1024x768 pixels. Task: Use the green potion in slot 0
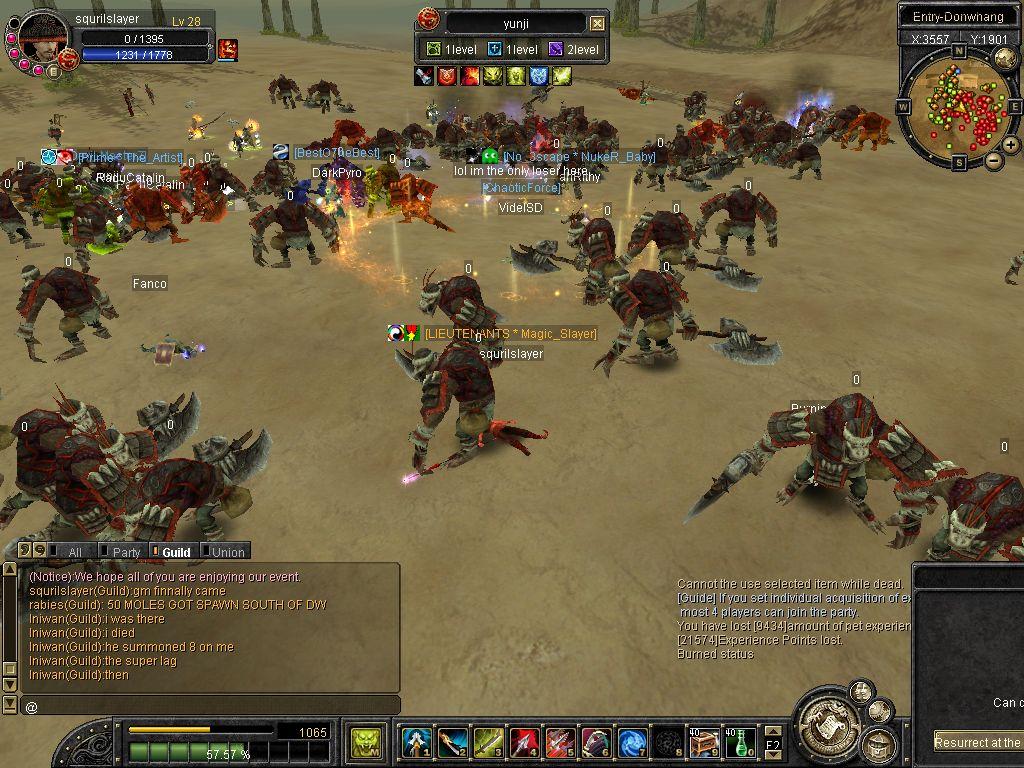coord(740,742)
